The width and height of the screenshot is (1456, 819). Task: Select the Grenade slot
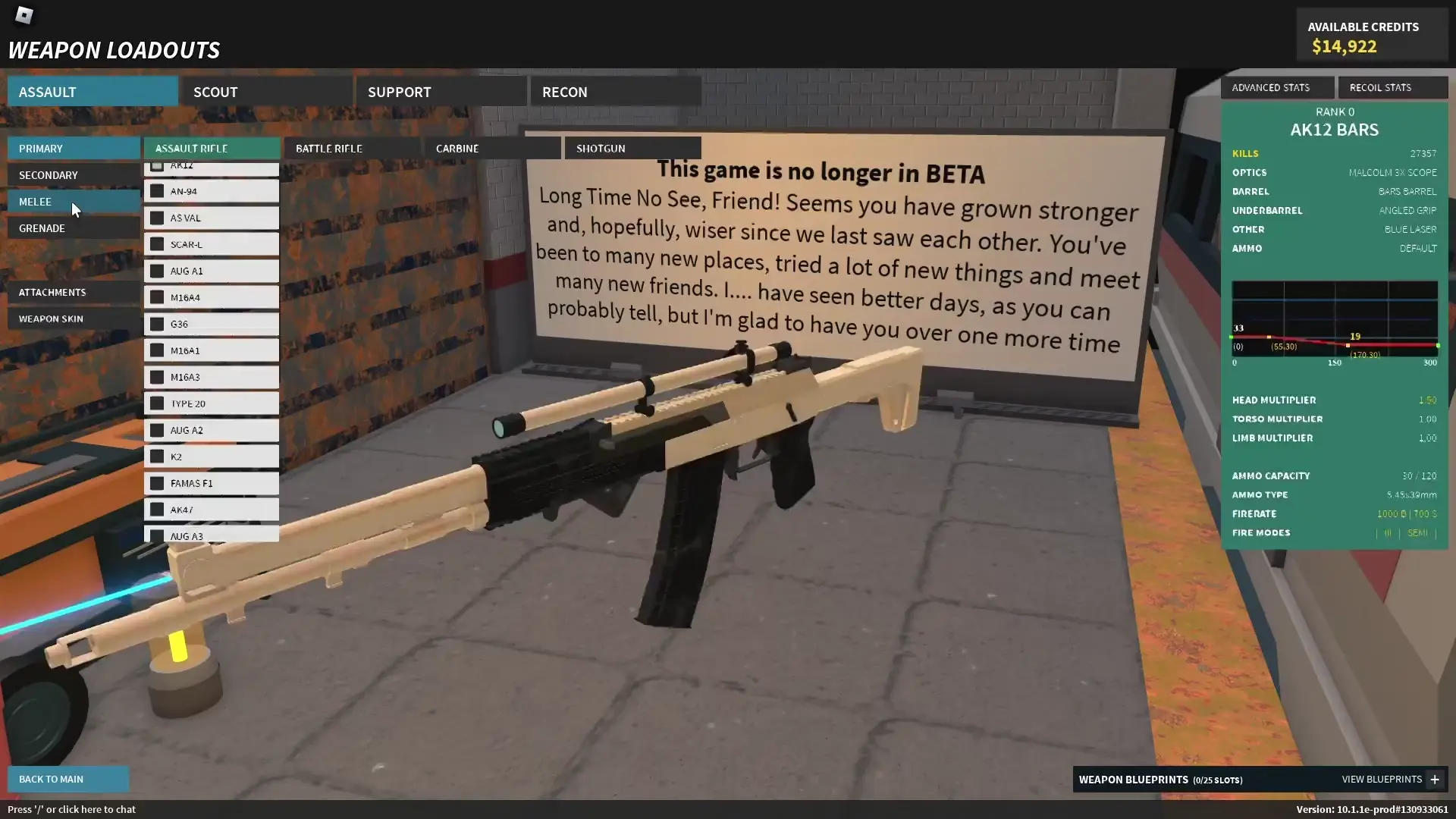74,228
